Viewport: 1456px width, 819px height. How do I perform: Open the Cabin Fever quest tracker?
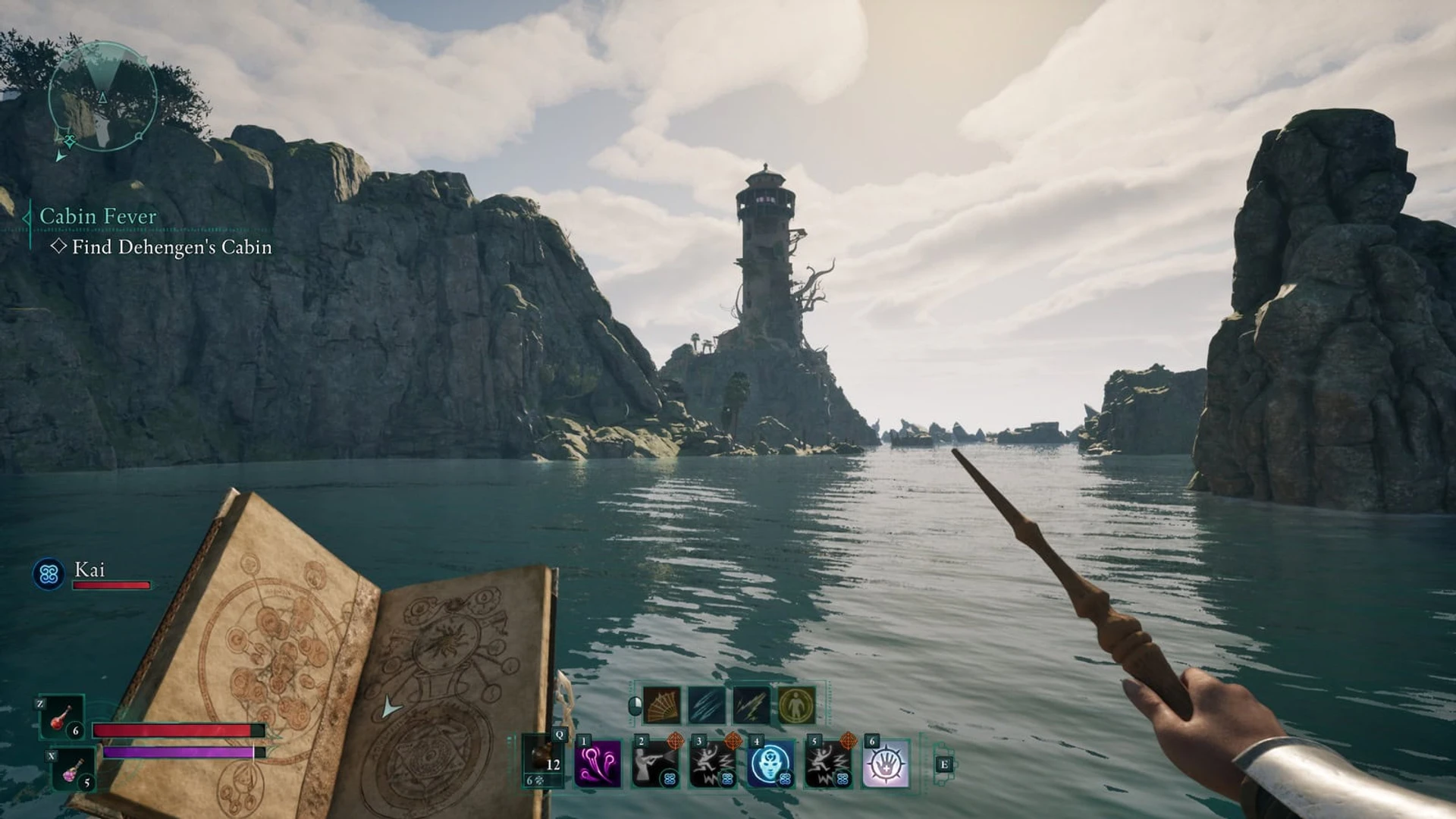tap(98, 216)
